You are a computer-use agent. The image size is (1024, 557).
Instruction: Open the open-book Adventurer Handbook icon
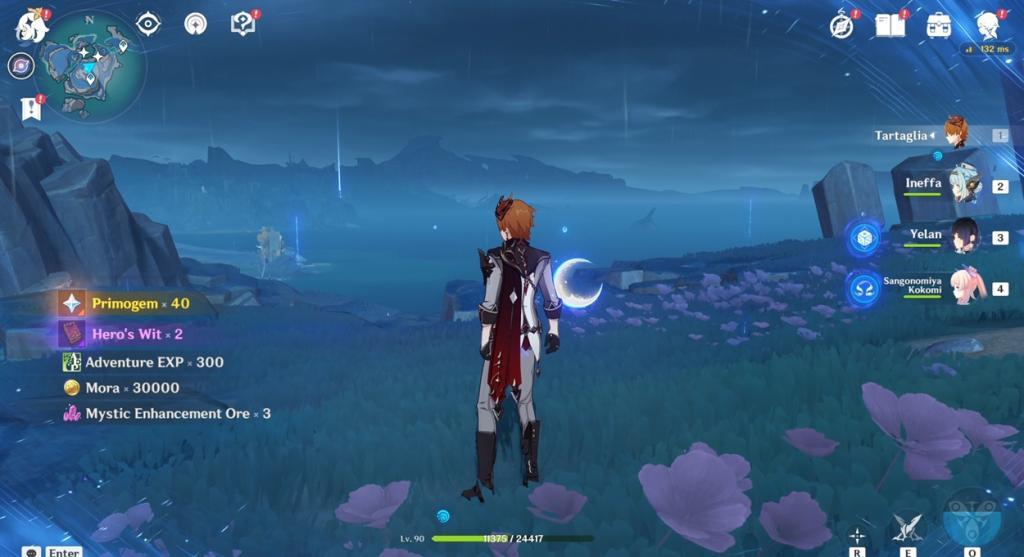[889, 26]
